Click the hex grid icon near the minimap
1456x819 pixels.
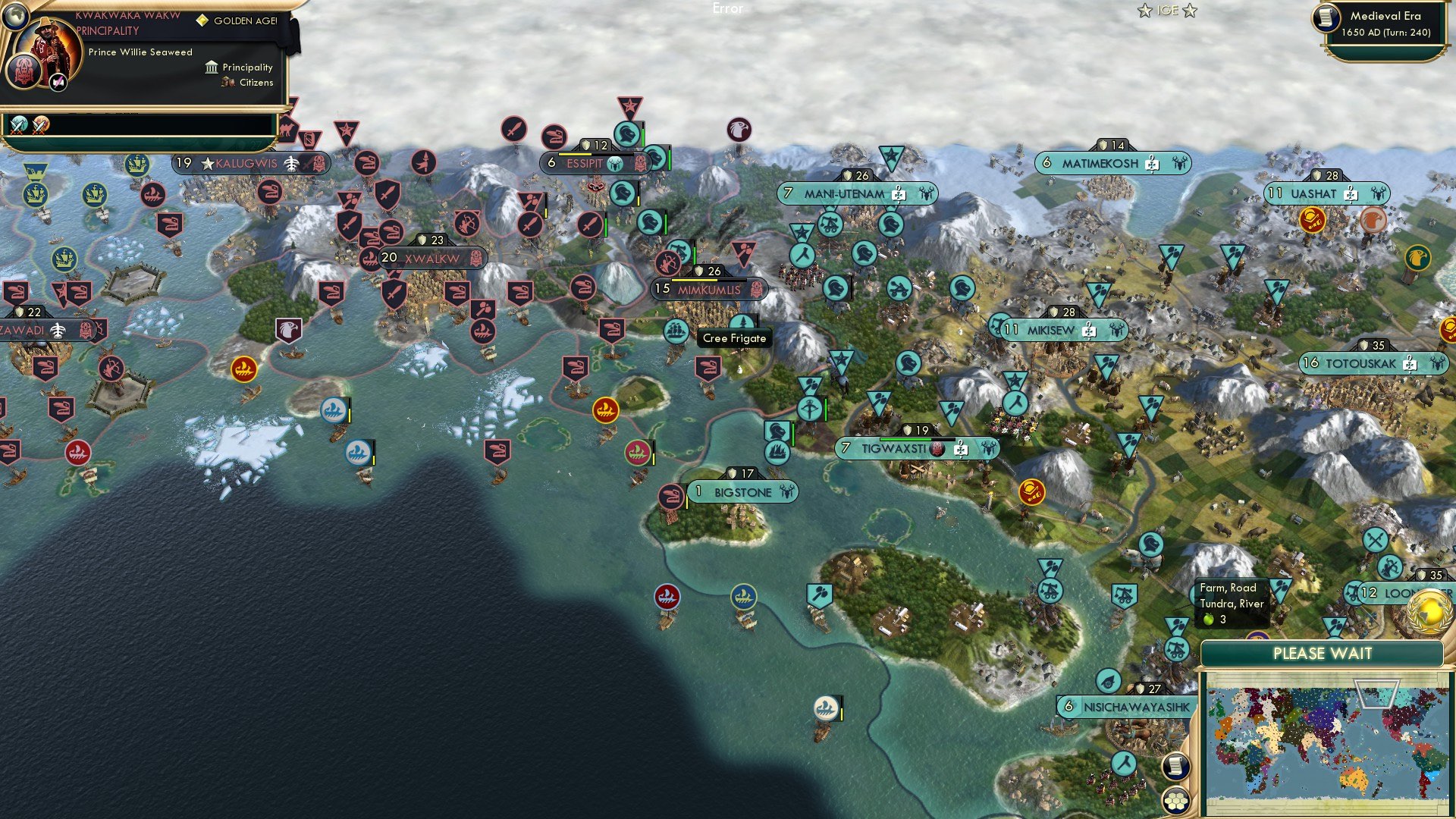[x=1176, y=802]
